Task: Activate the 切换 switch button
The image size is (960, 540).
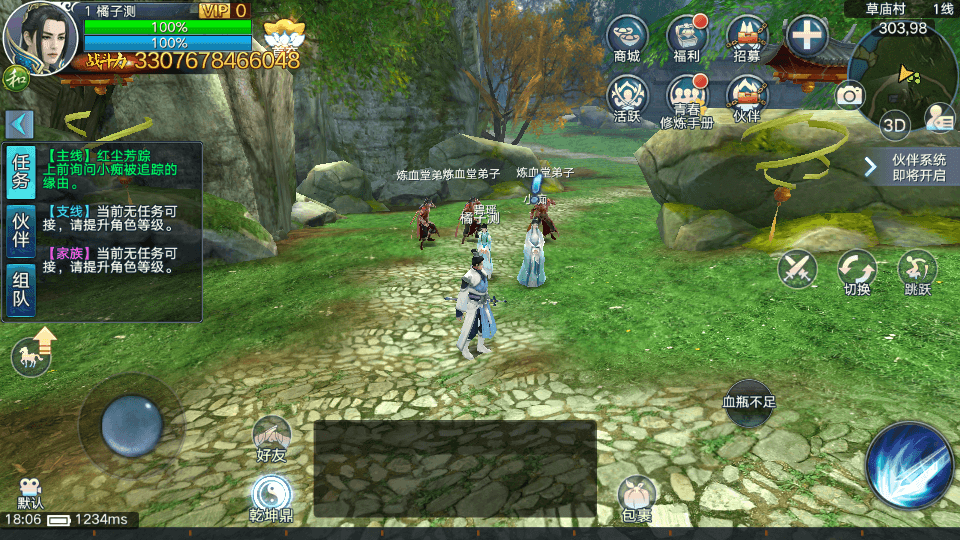Action: (857, 270)
